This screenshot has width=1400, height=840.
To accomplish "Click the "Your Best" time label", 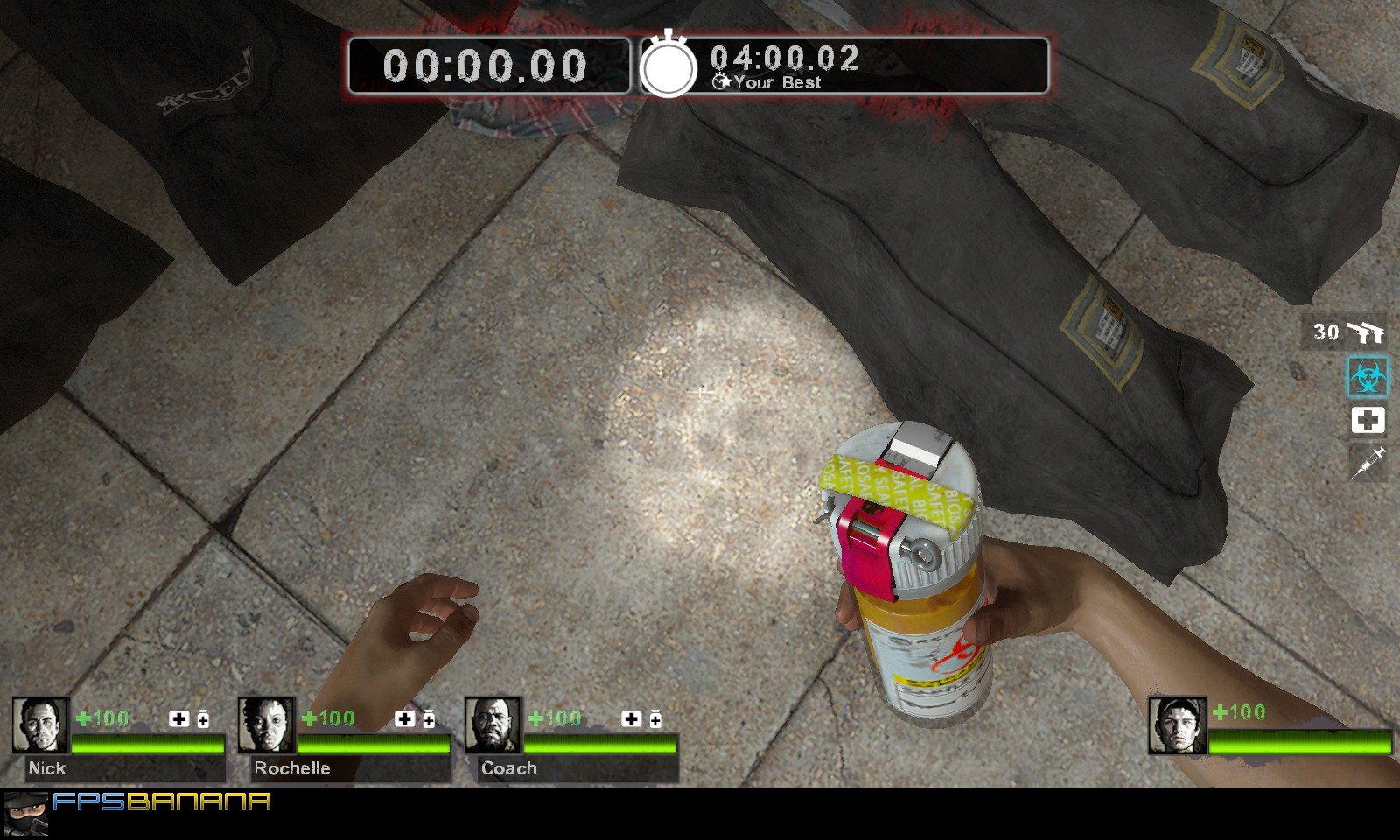I will (777, 84).
